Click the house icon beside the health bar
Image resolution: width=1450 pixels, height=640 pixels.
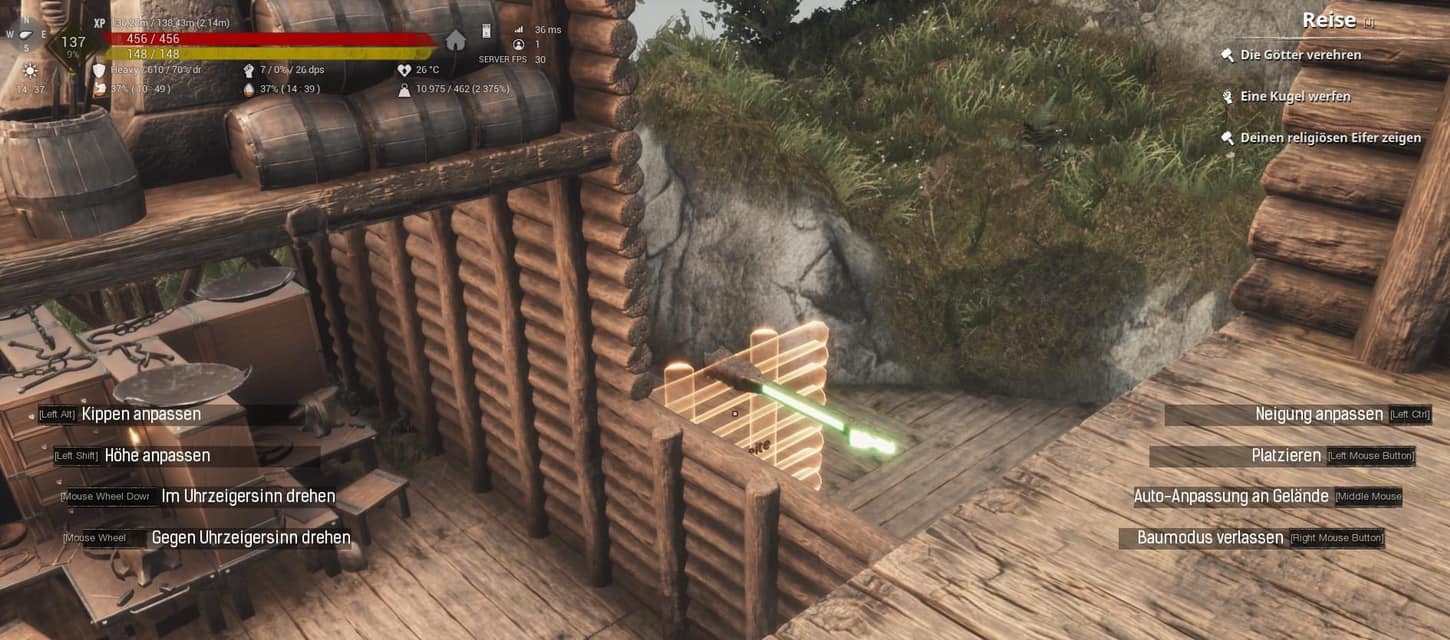(456, 40)
